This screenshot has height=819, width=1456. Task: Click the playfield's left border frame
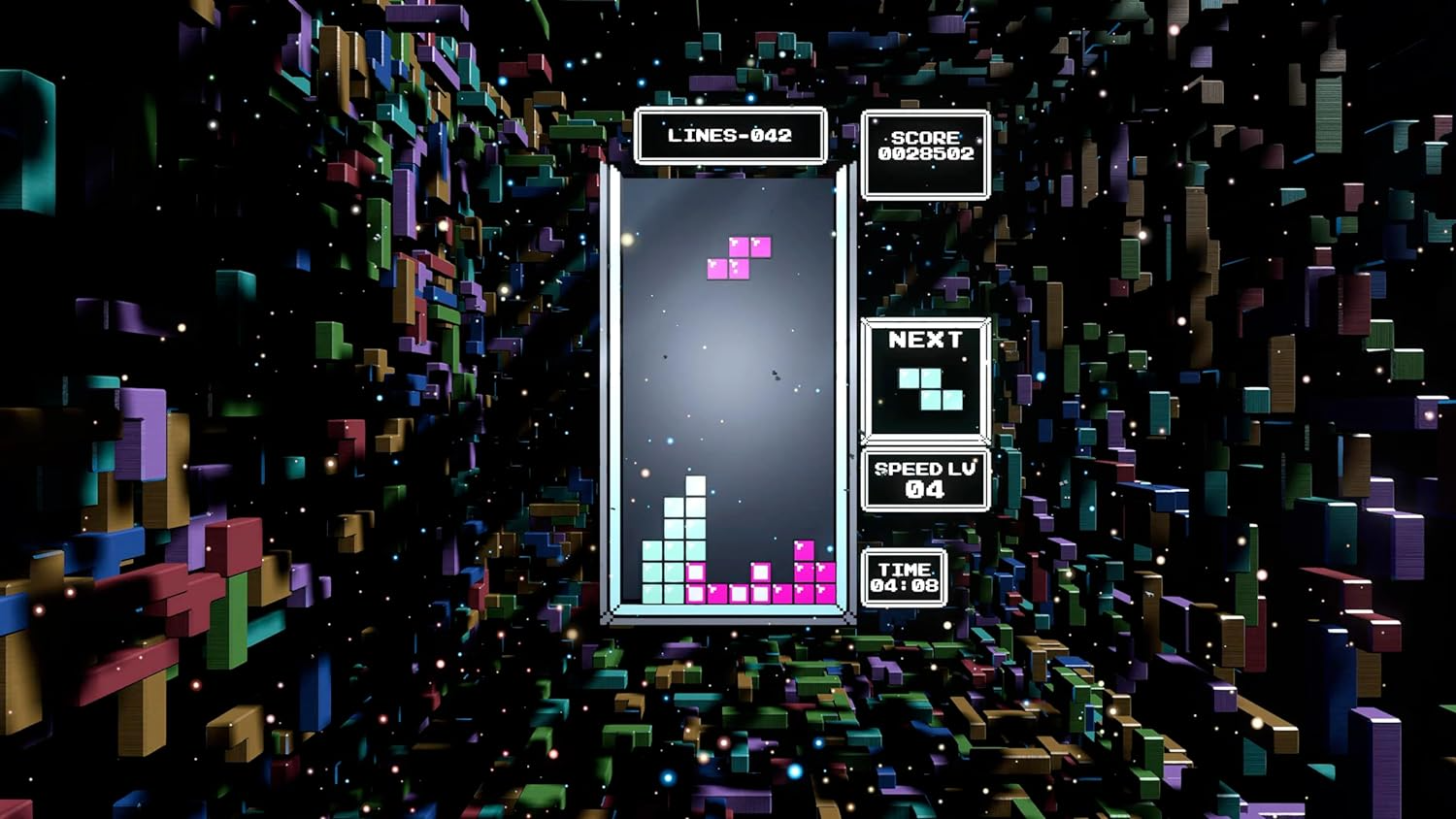click(615, 388)
